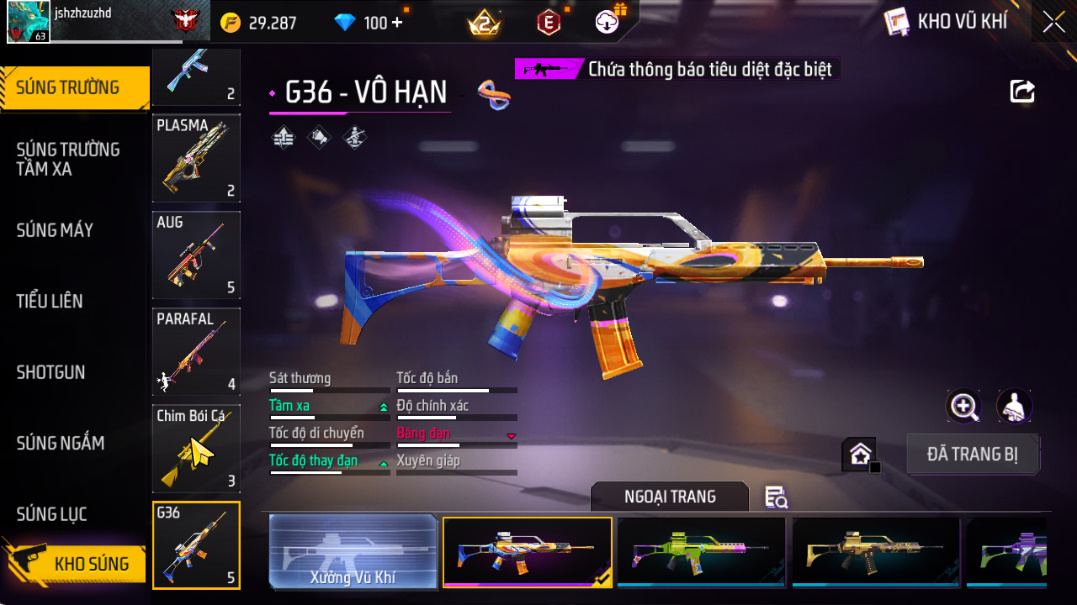Open the SÚNG LỤC category
This screenshot has width=1077, height=605.
[52, 514]
